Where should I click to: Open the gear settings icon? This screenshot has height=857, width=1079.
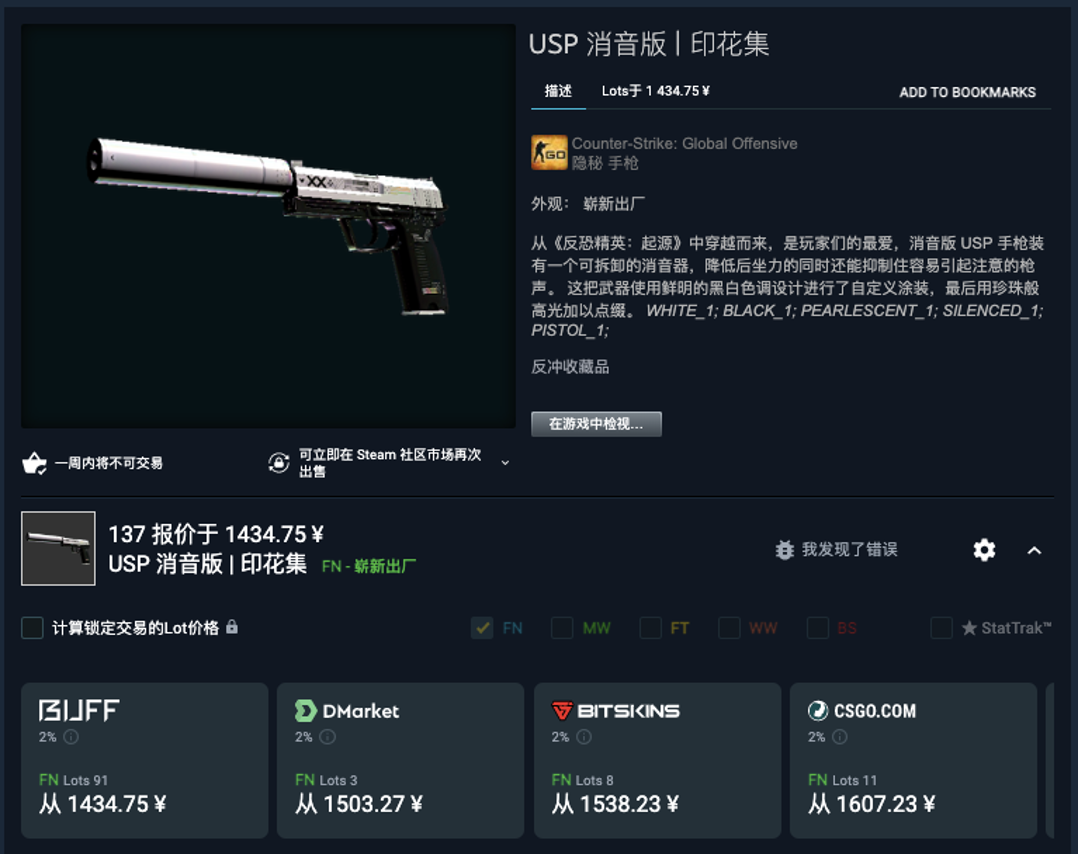tap(984, 550)
